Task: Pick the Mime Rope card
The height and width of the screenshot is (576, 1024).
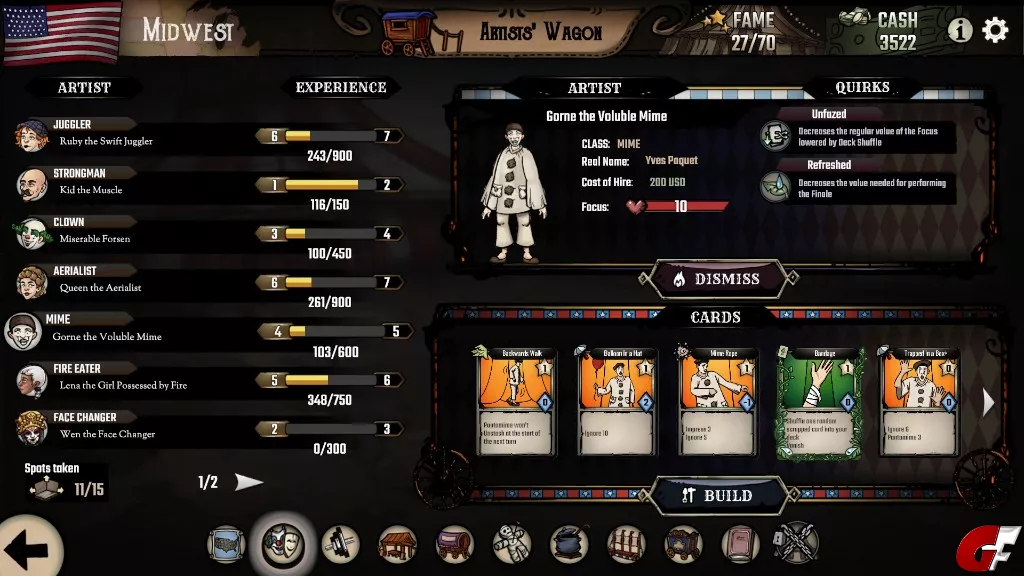Action: 716,401
